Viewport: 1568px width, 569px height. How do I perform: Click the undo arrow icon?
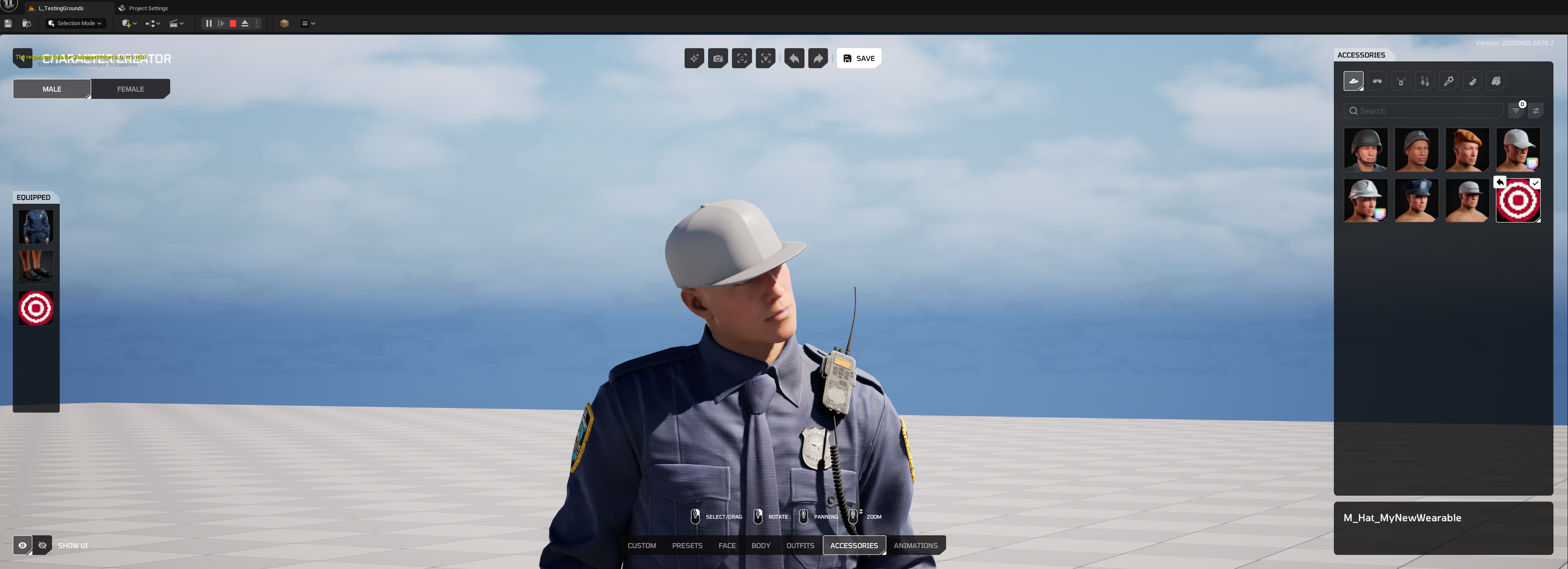coord(794,58)
